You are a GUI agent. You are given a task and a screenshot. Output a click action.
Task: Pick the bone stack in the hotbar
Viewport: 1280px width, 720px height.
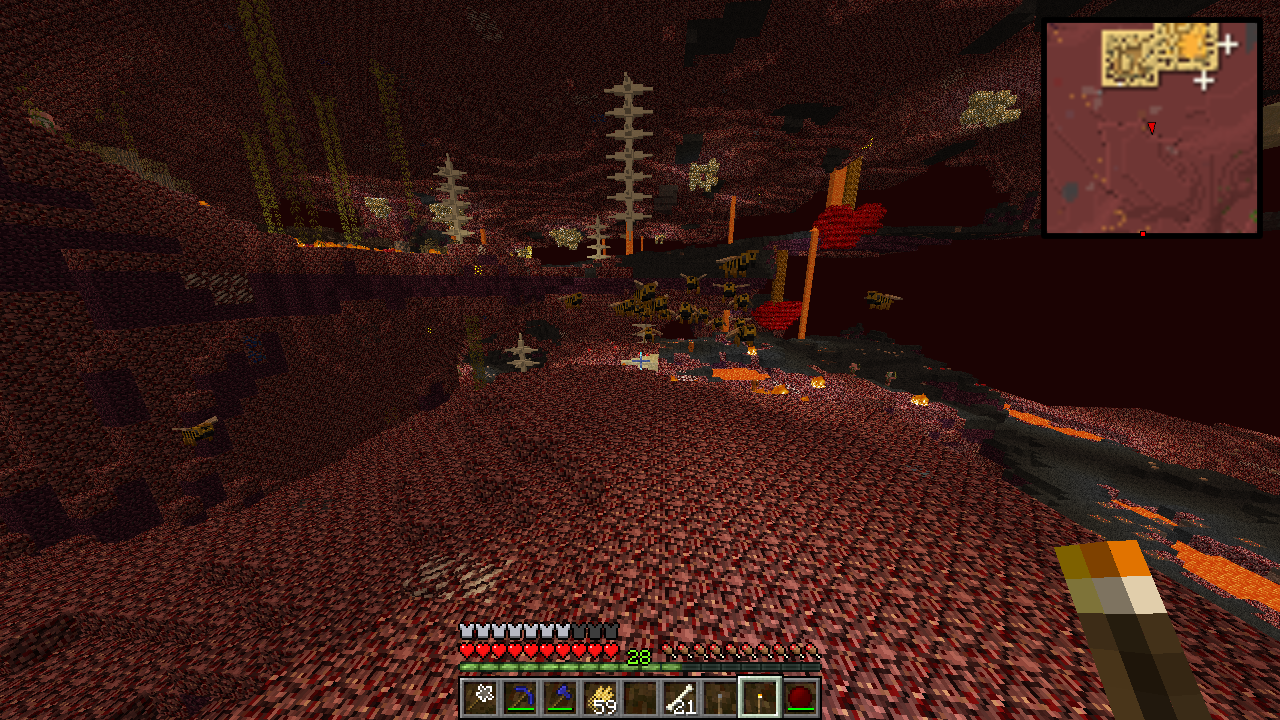[681, 697]
